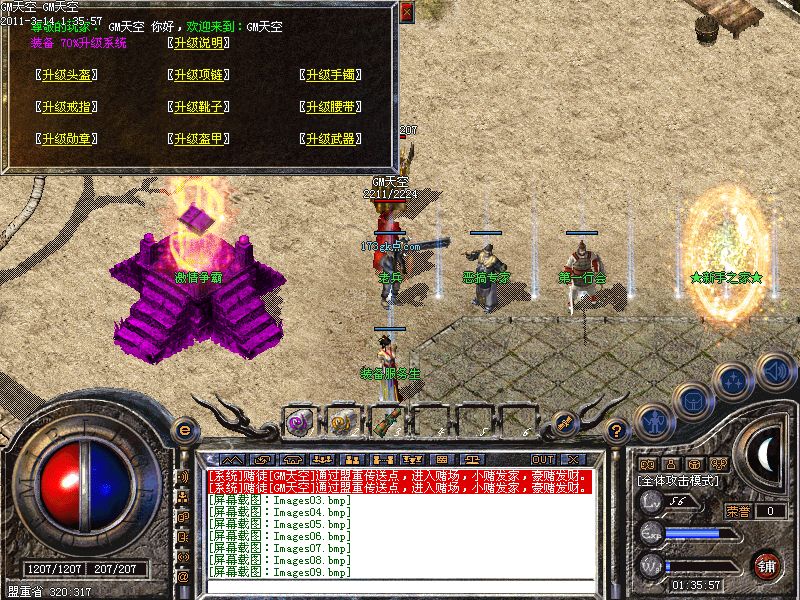Select the 升级勋章 medal upgrade option
The width and height of the screenshot is (800, 600).
(x=68, y=139)
